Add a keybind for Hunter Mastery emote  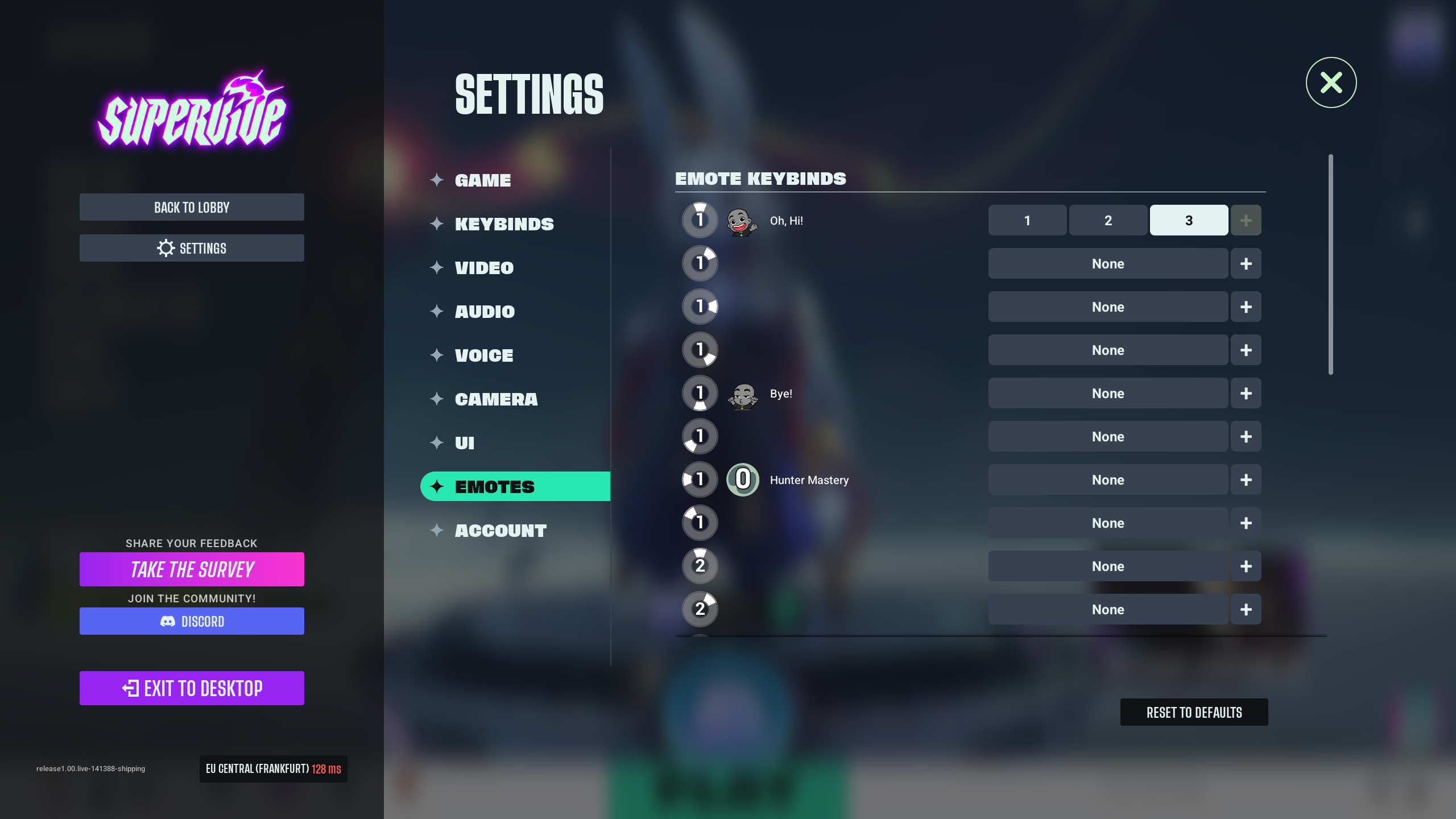coord(1246,480)
